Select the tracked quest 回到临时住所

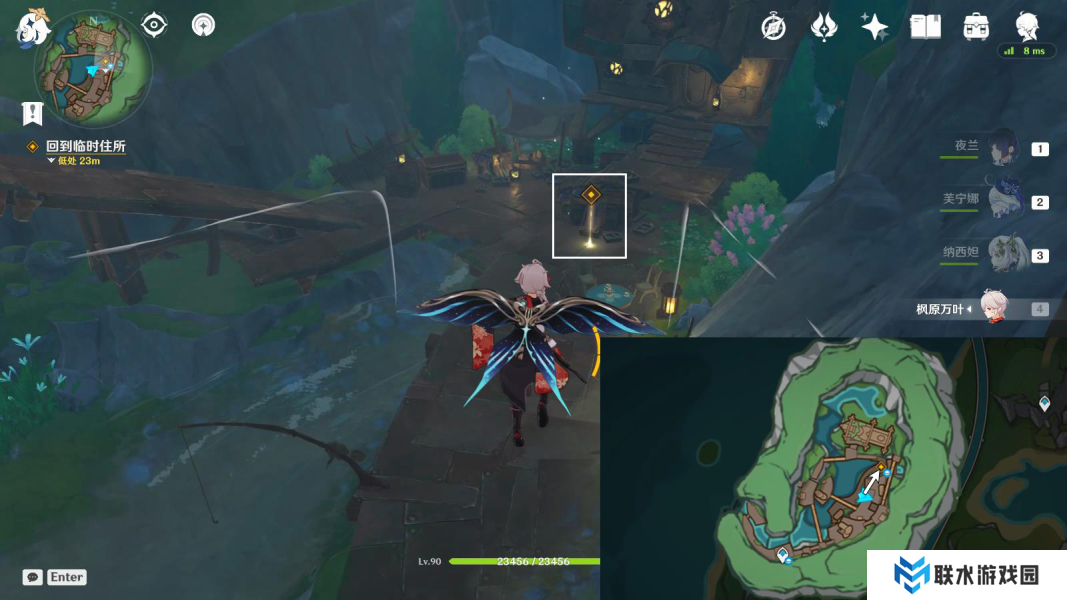pos(85,146)
